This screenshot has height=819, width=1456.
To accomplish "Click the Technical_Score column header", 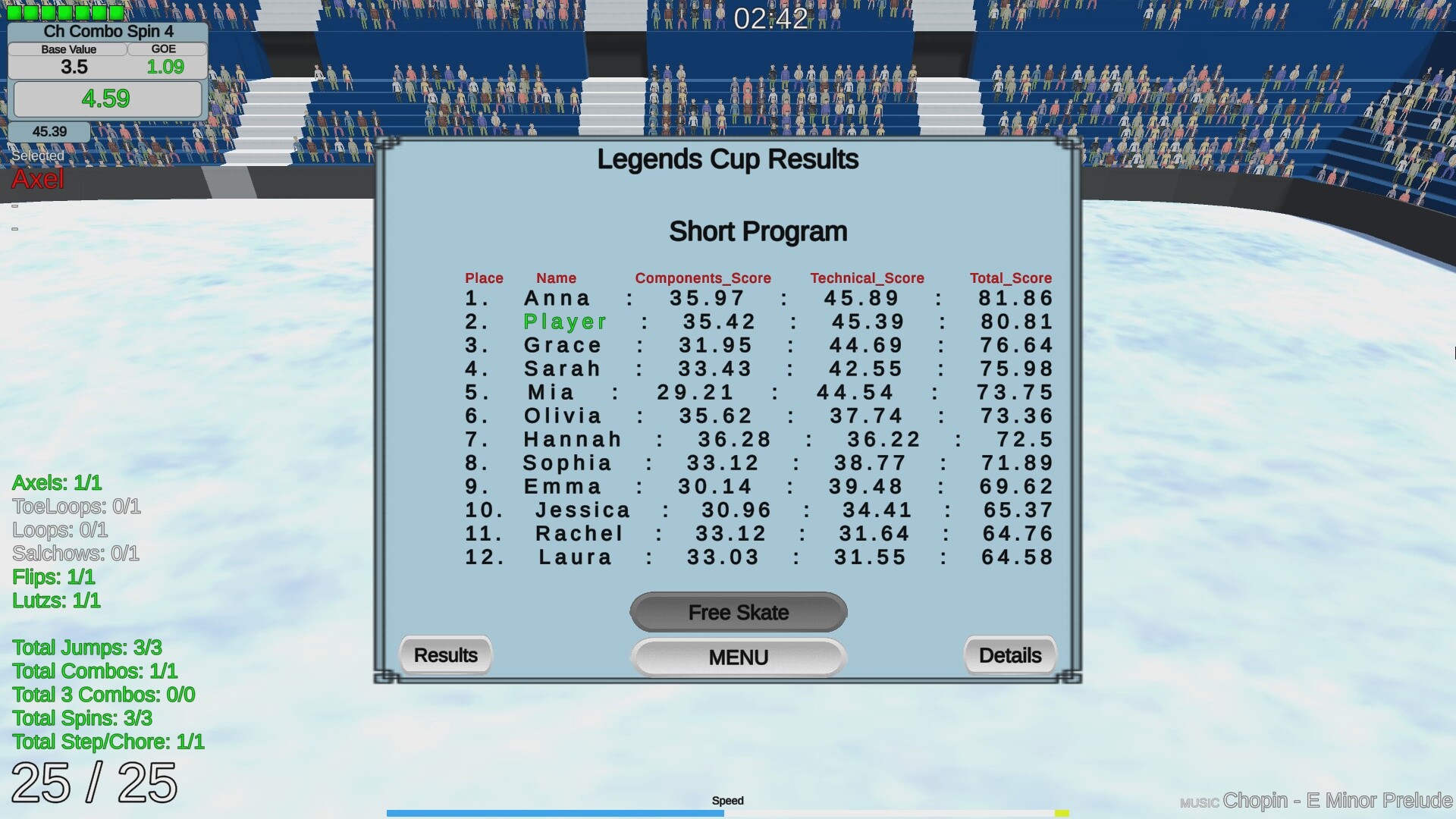I will click(868, 278).
